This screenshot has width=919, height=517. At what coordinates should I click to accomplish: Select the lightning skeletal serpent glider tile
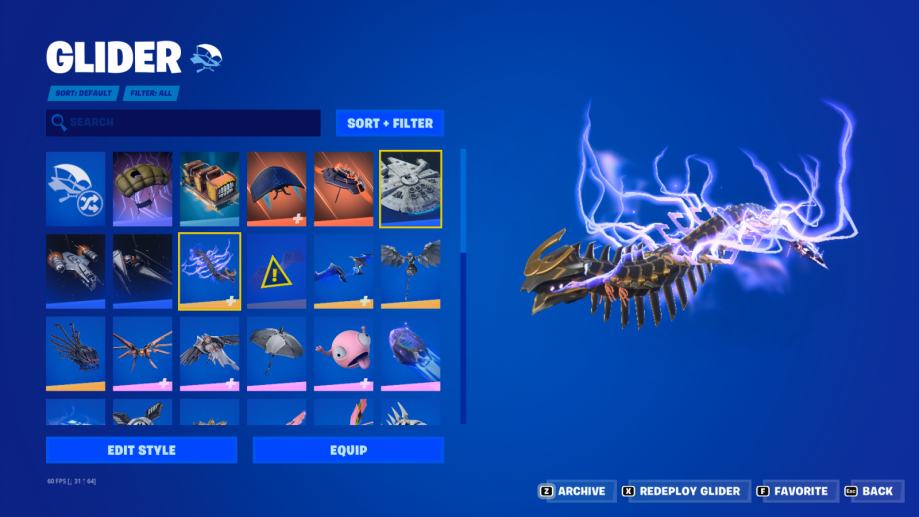click(x=209, y=271)
